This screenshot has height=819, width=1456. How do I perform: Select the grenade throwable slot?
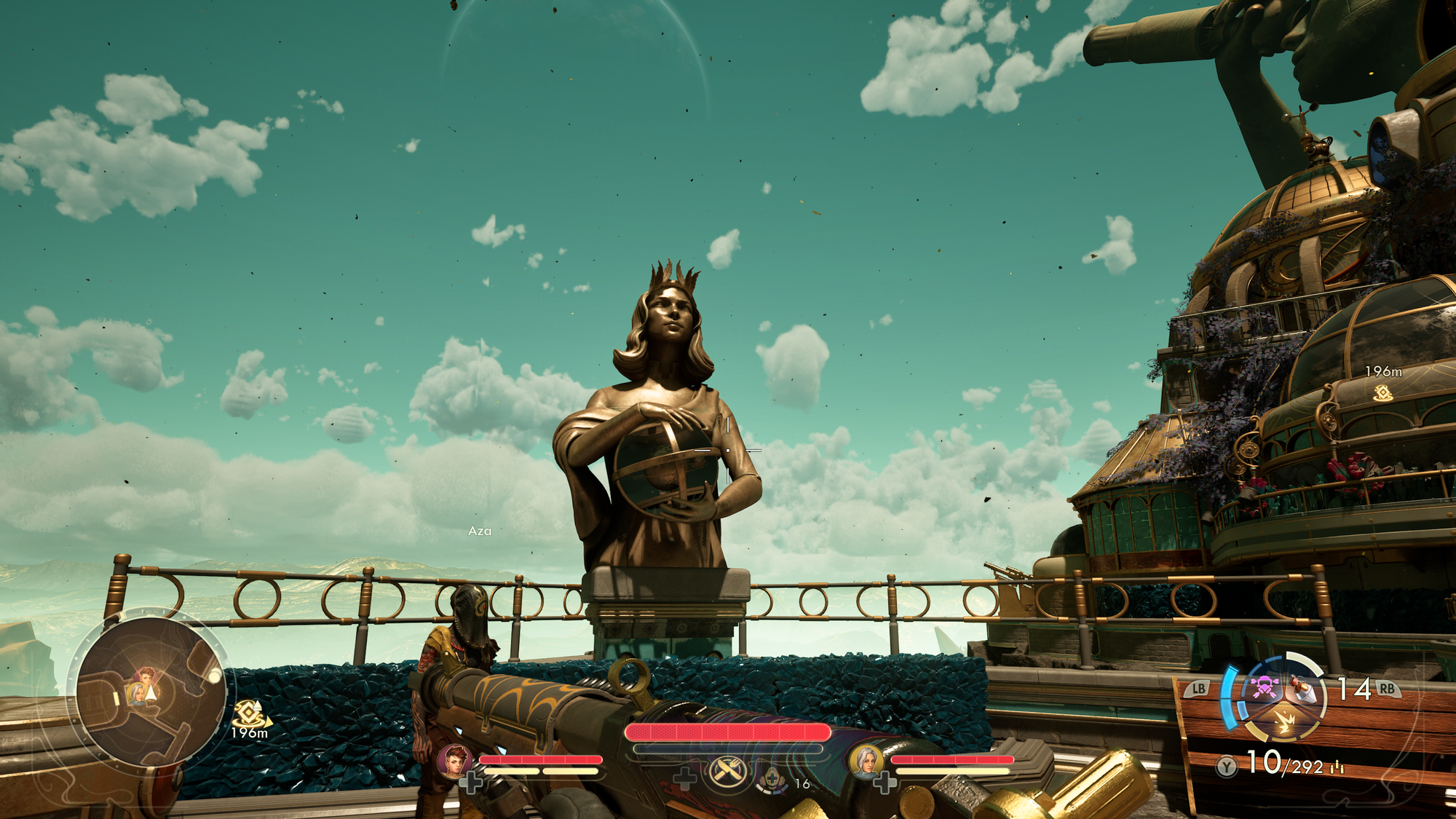(x=1303, y=688)
